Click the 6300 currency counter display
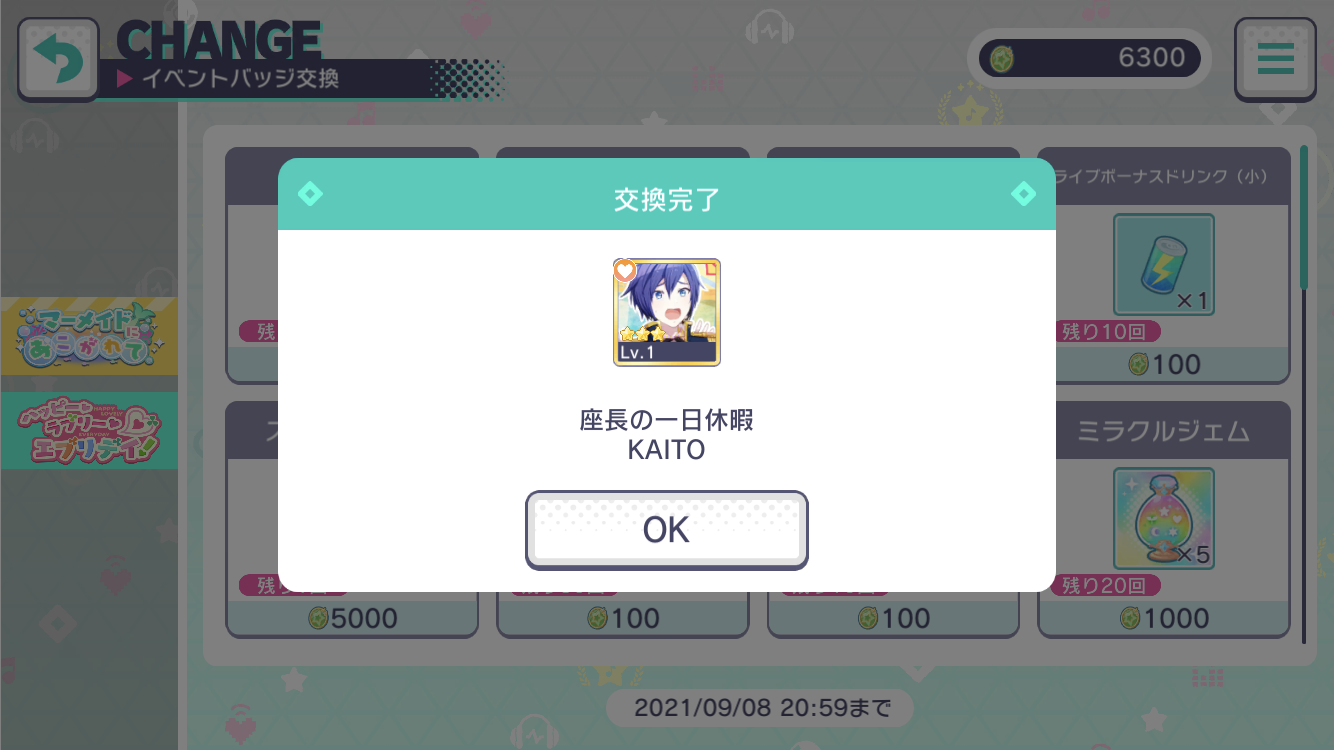Image resolution: width=1334 pixels, height=750 pixels. coord(1090,58)
